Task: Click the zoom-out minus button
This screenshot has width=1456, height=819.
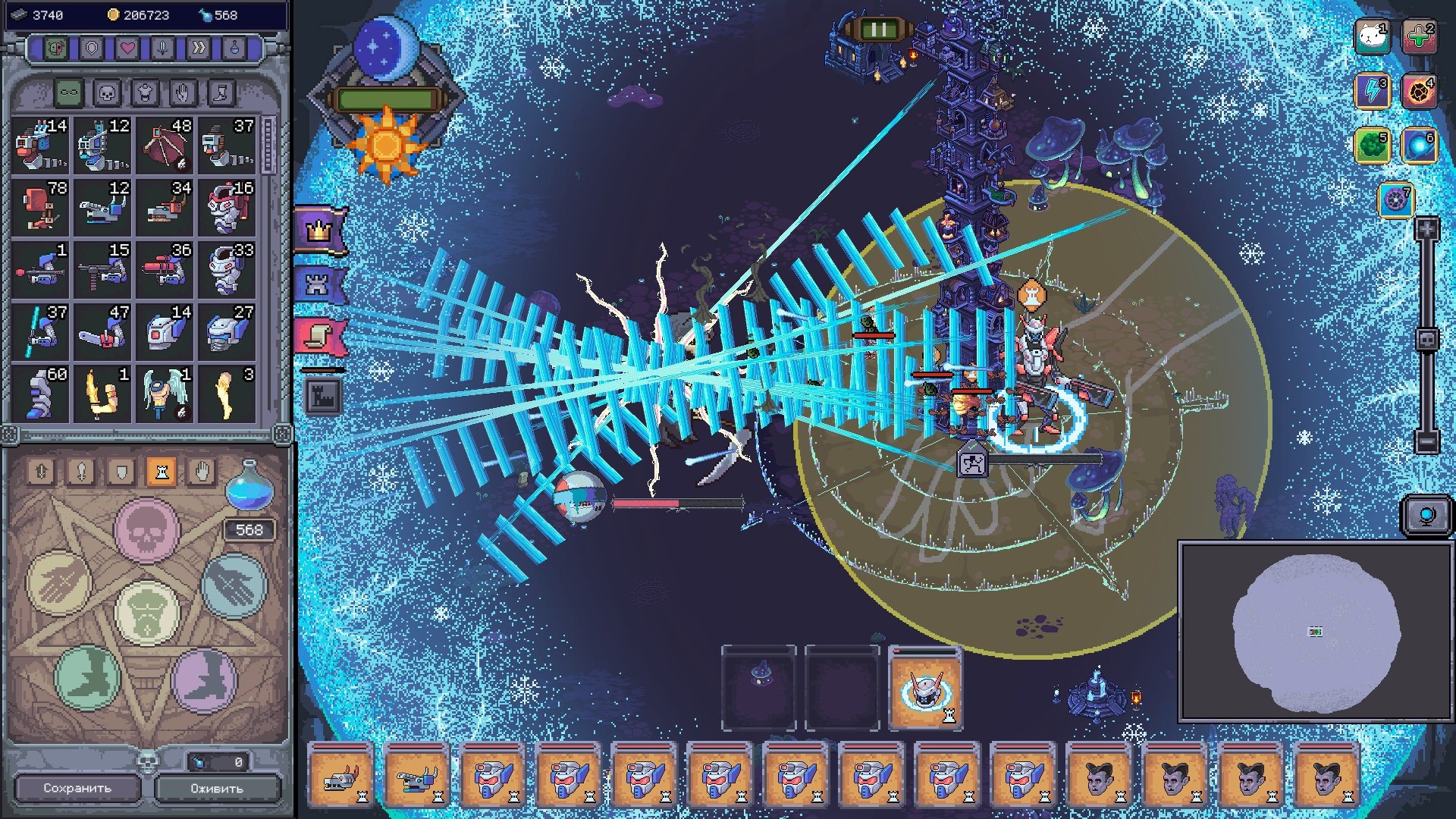Action: 1426,441
